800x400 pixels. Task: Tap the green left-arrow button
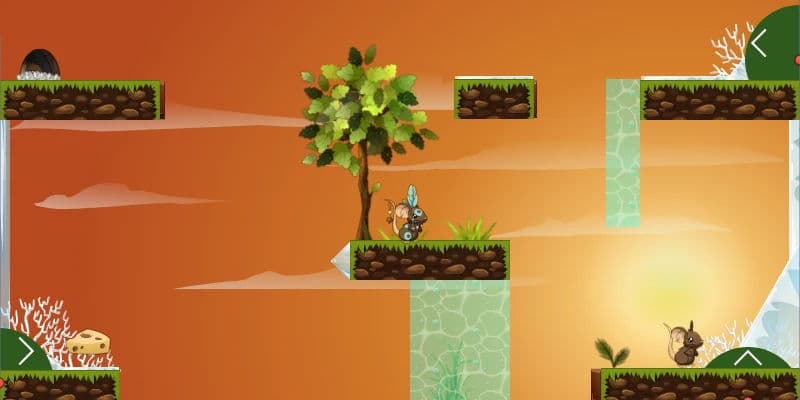coord(766,44)
